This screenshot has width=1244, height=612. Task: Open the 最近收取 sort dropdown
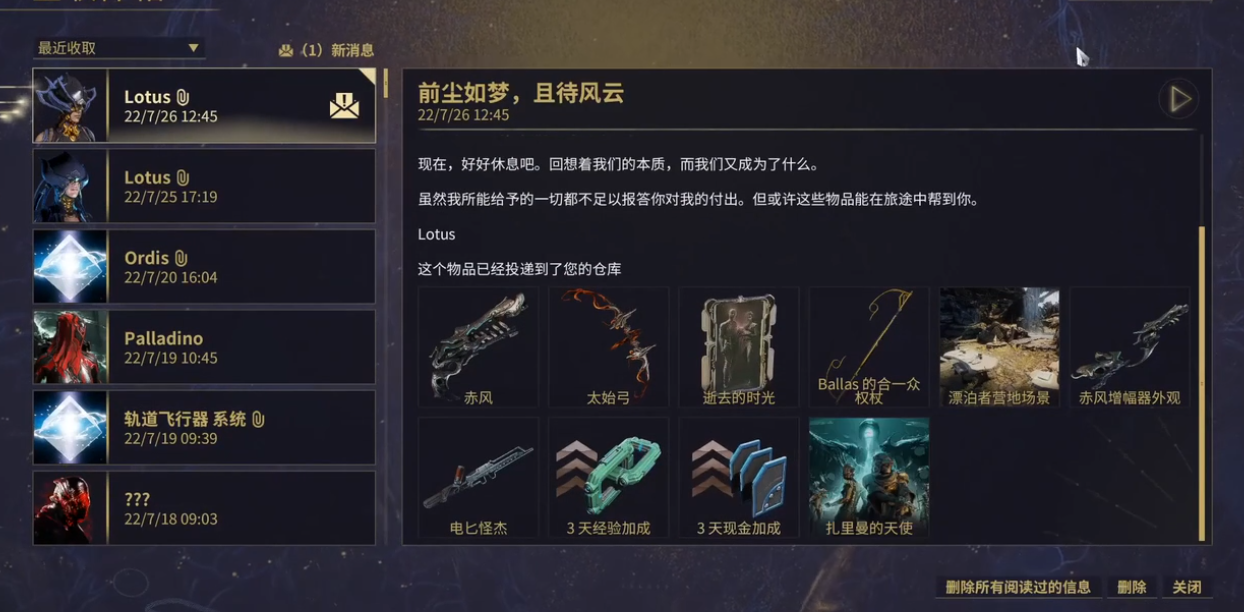pos(118,48)
